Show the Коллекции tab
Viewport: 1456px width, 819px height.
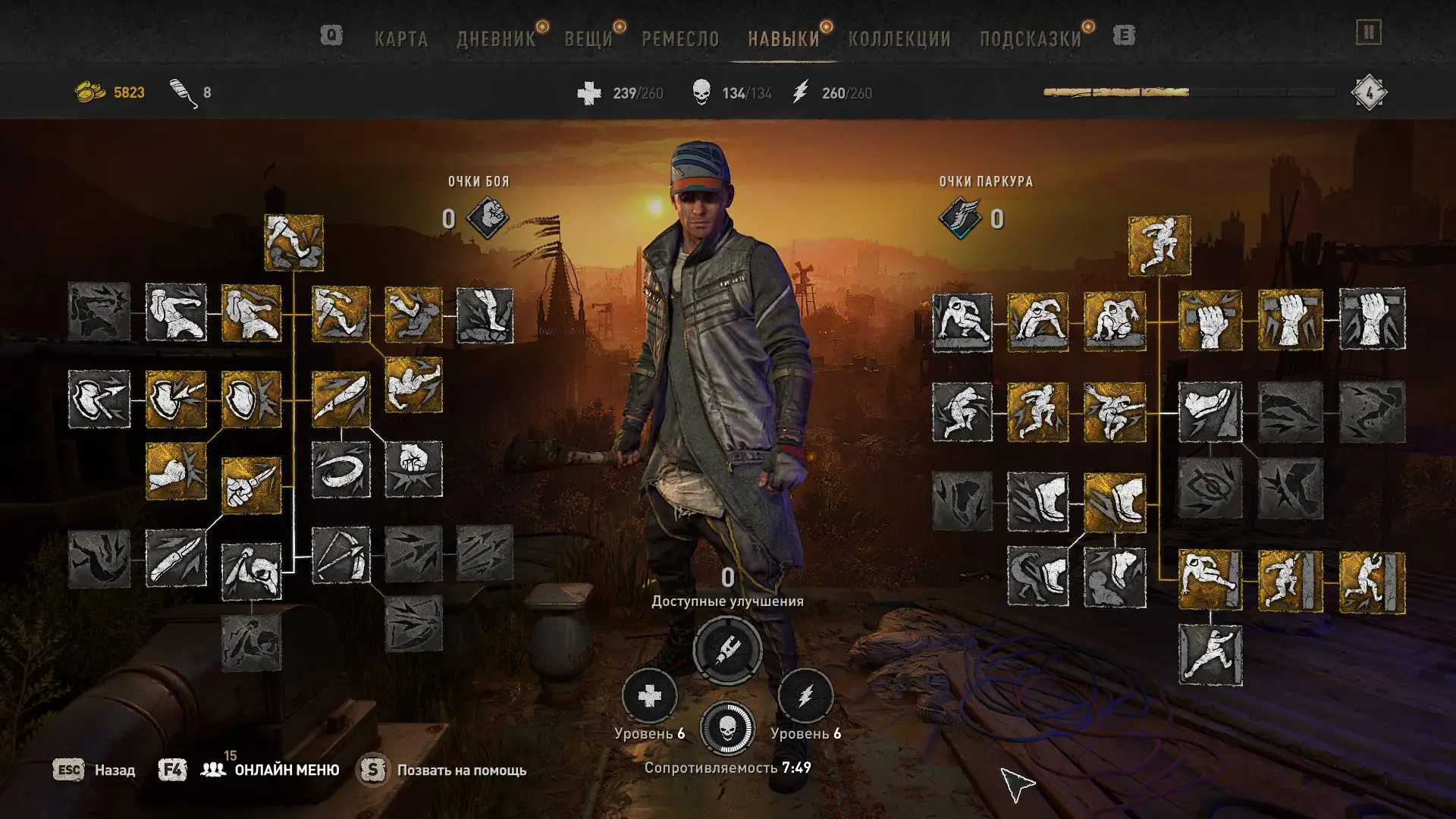point(899,39)
